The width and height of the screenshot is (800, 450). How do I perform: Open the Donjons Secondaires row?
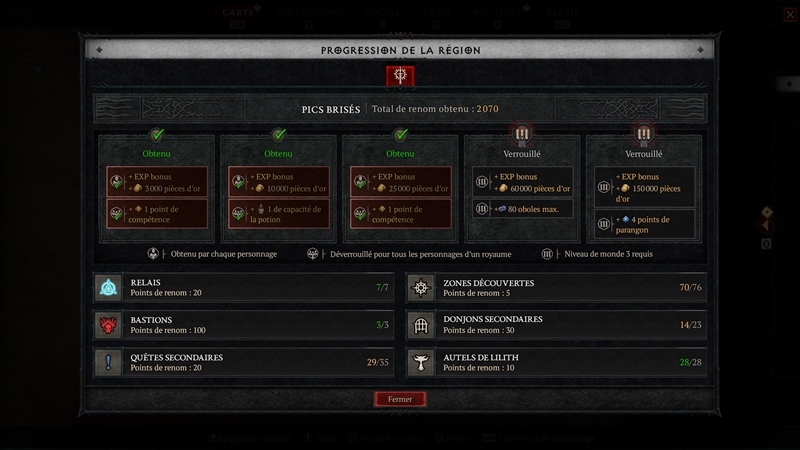pos(556,325)
